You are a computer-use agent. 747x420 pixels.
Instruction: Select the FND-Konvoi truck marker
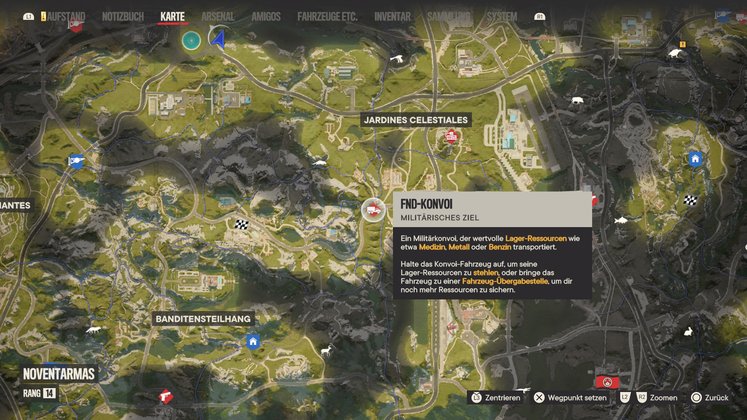[x=373, y=208]
